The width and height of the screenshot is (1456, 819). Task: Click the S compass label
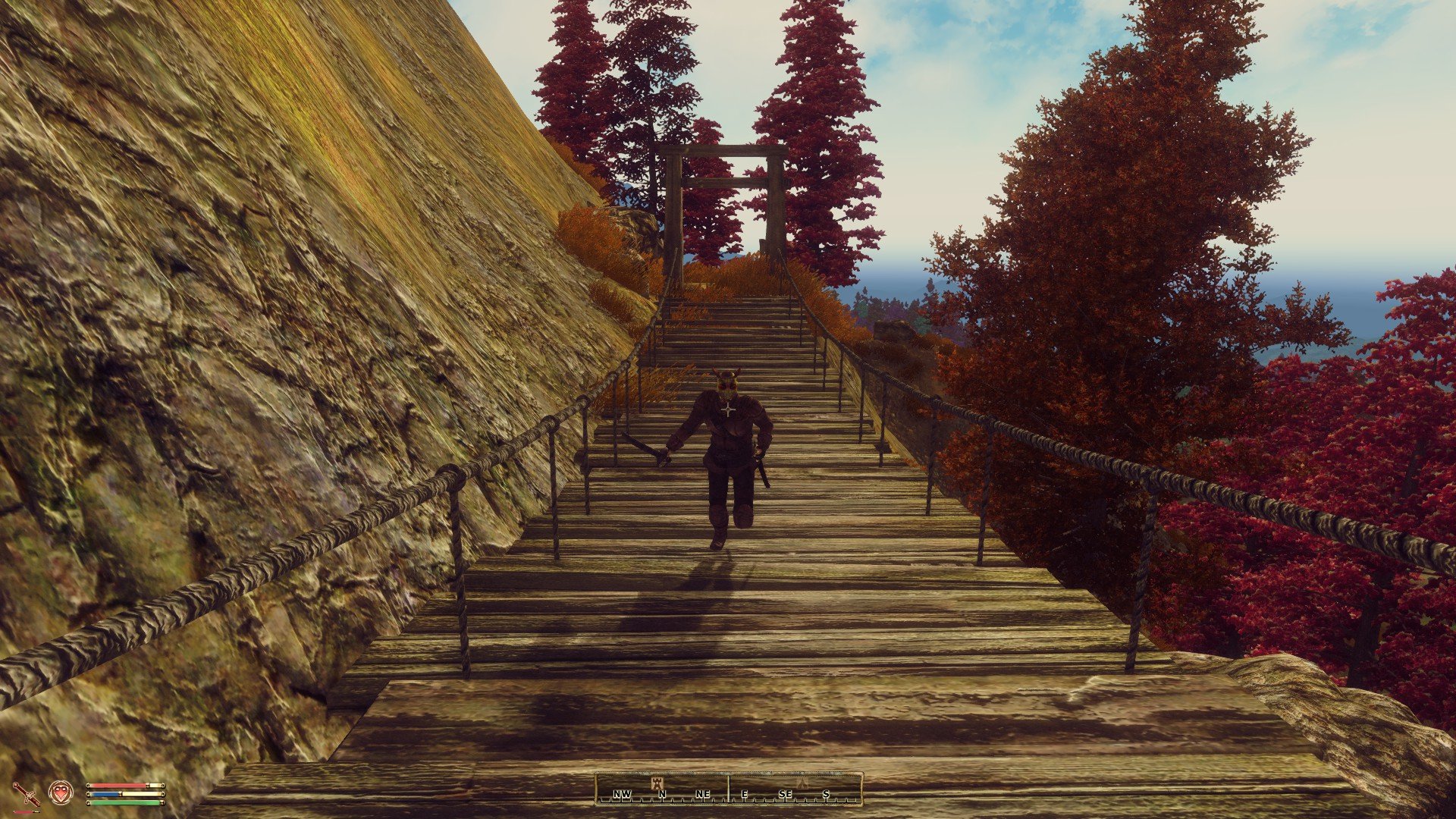[827, 794]
